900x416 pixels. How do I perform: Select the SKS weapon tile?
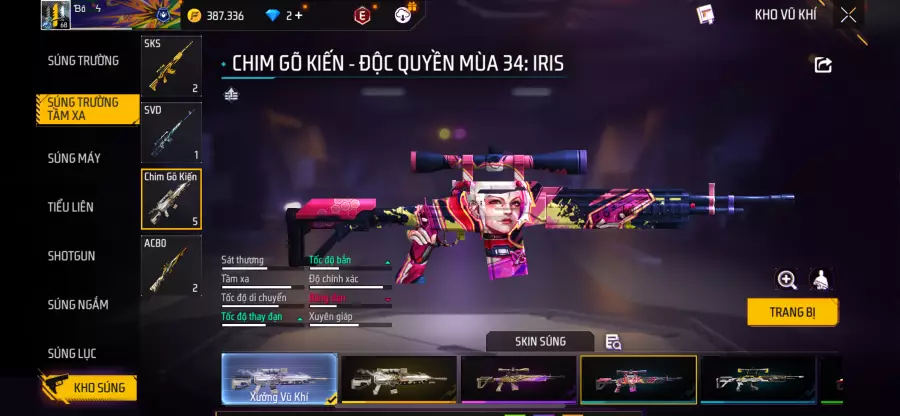(171, 67)
